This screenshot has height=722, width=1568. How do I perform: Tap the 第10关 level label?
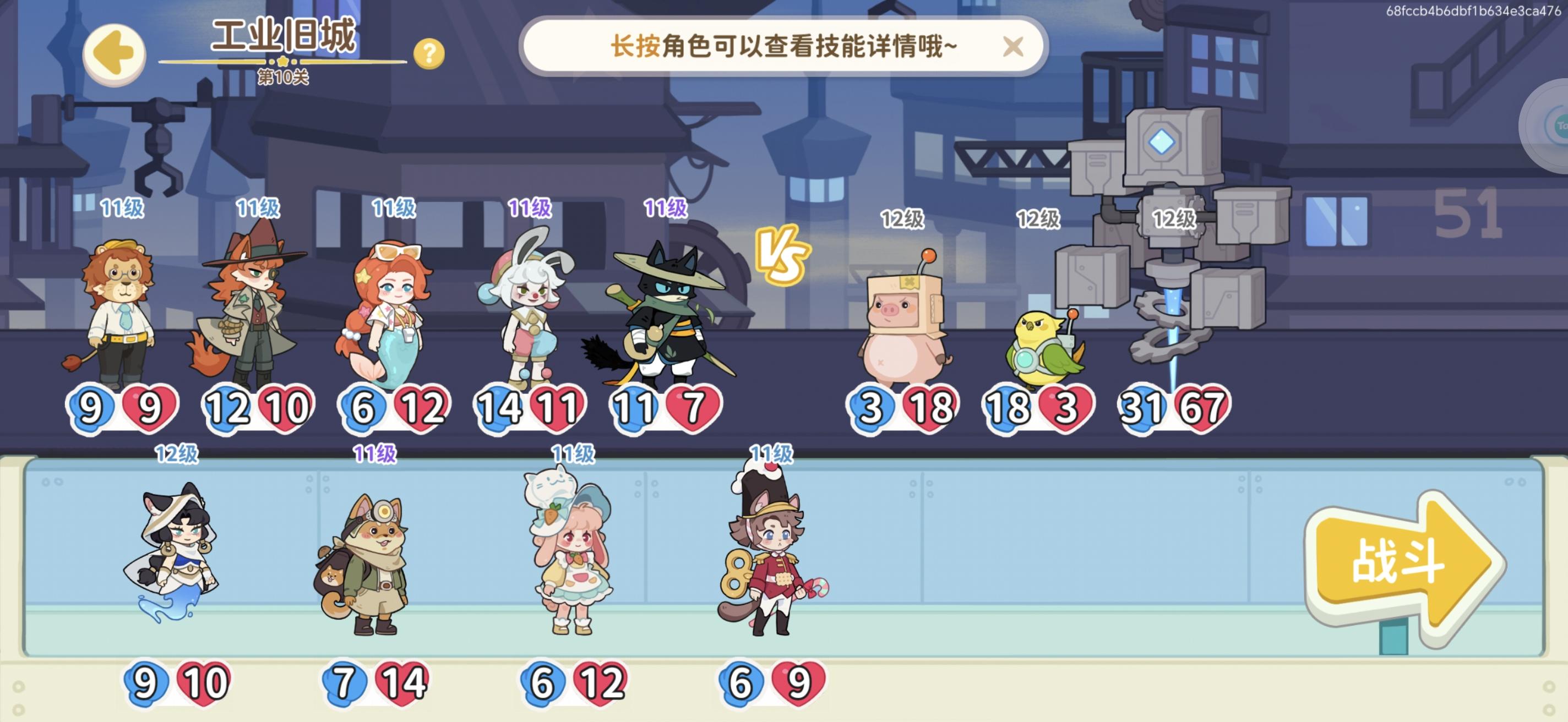[x=284, y=77]
